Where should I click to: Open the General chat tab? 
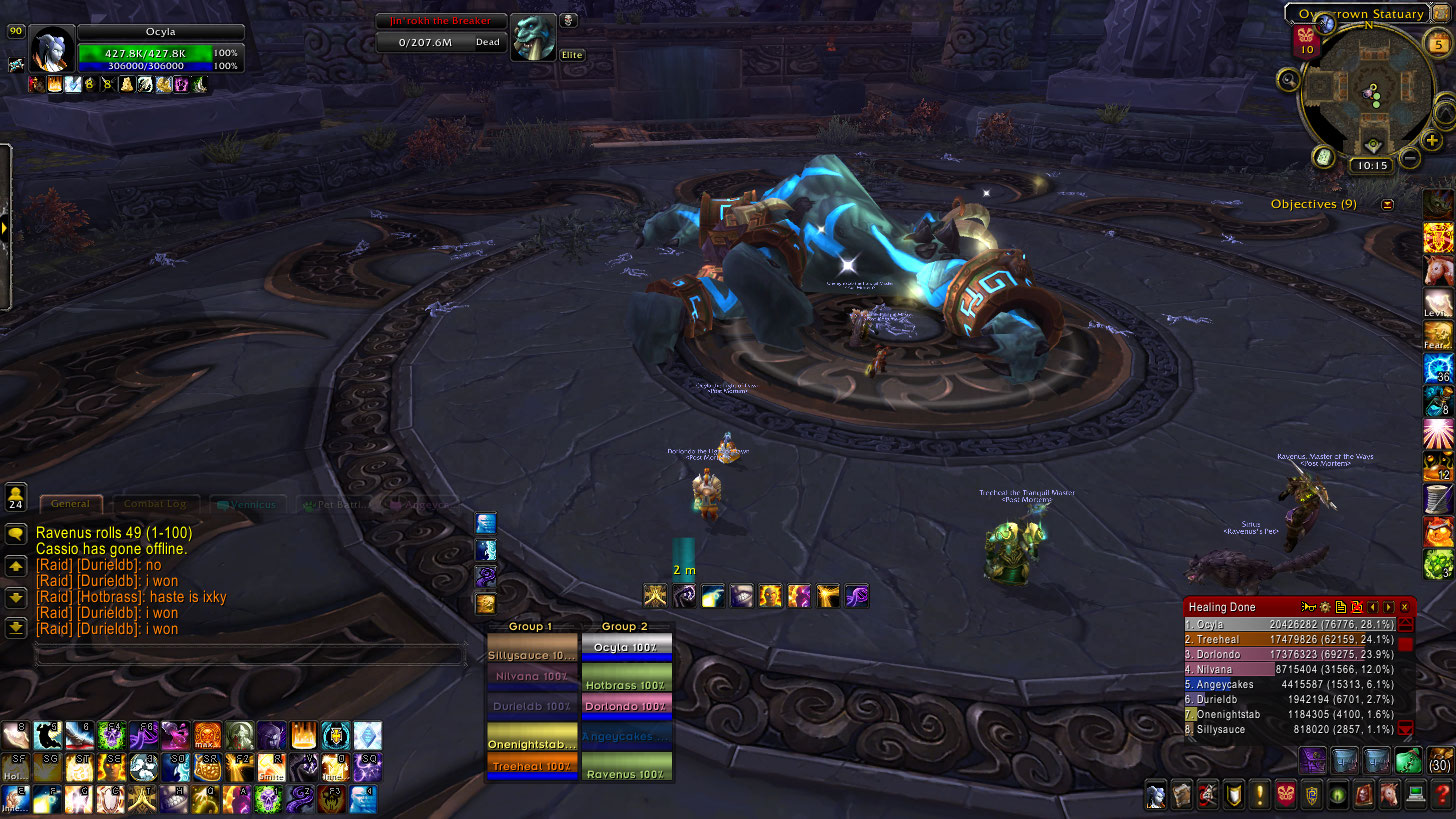(70, 505)
